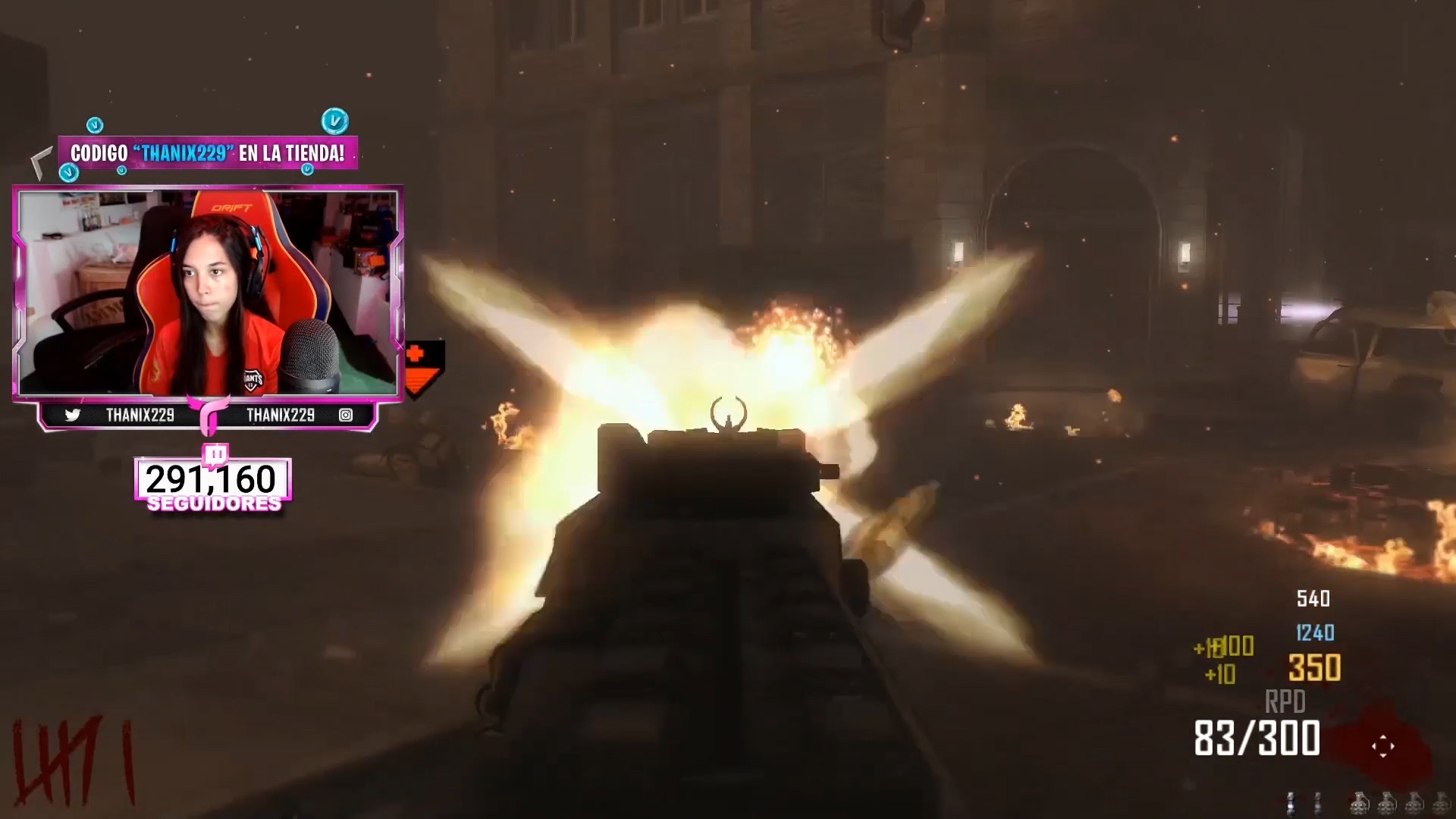
Task: Click the streamer webcam feed
Action: [x=208, y=293]
